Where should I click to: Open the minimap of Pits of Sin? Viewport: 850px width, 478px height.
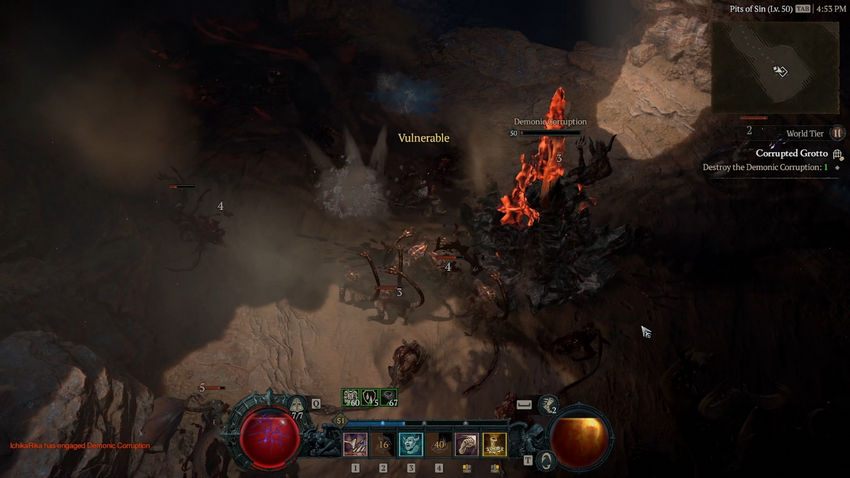pyautogui.click(x=775, y=67)
